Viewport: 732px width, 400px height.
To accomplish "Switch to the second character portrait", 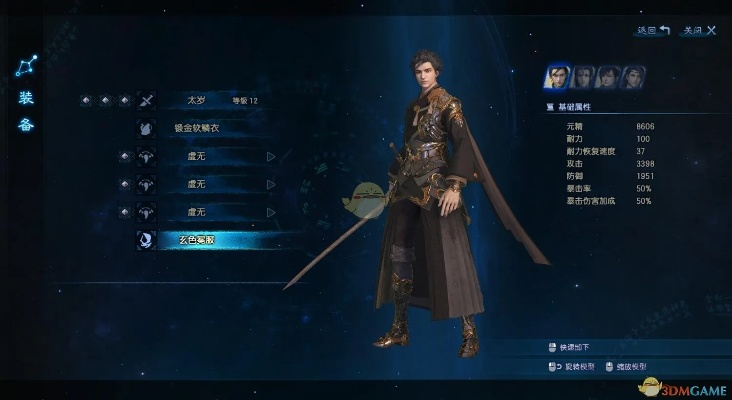I will (x=583, y=77).
